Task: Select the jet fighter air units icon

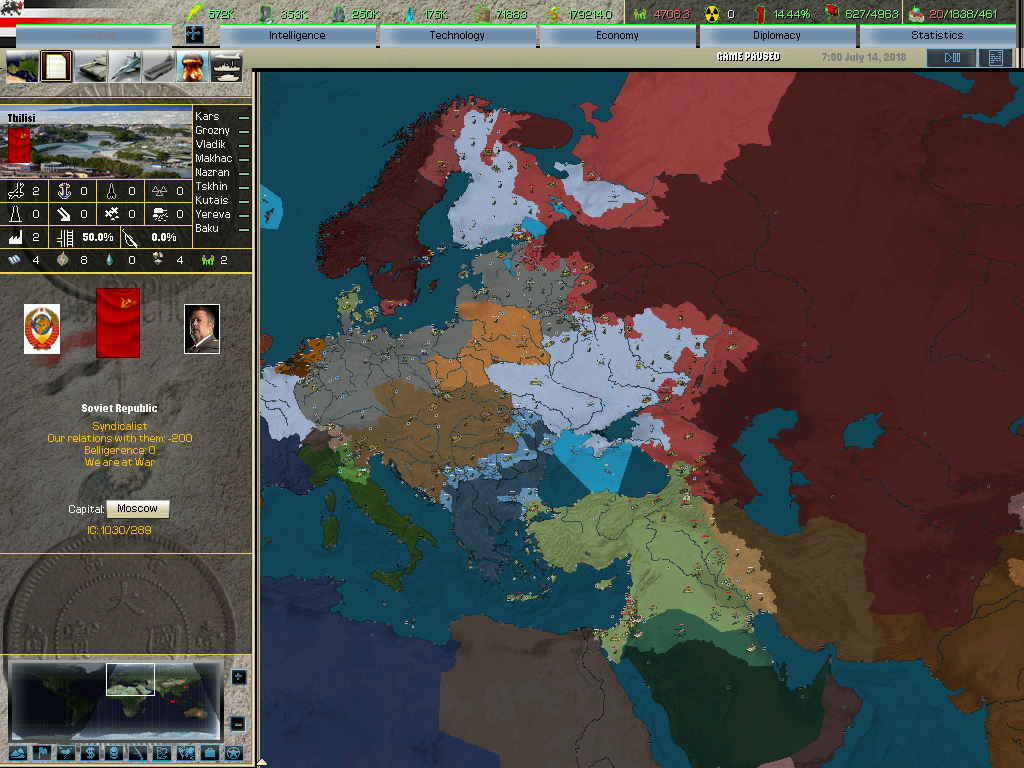Action: pos(125,67)
